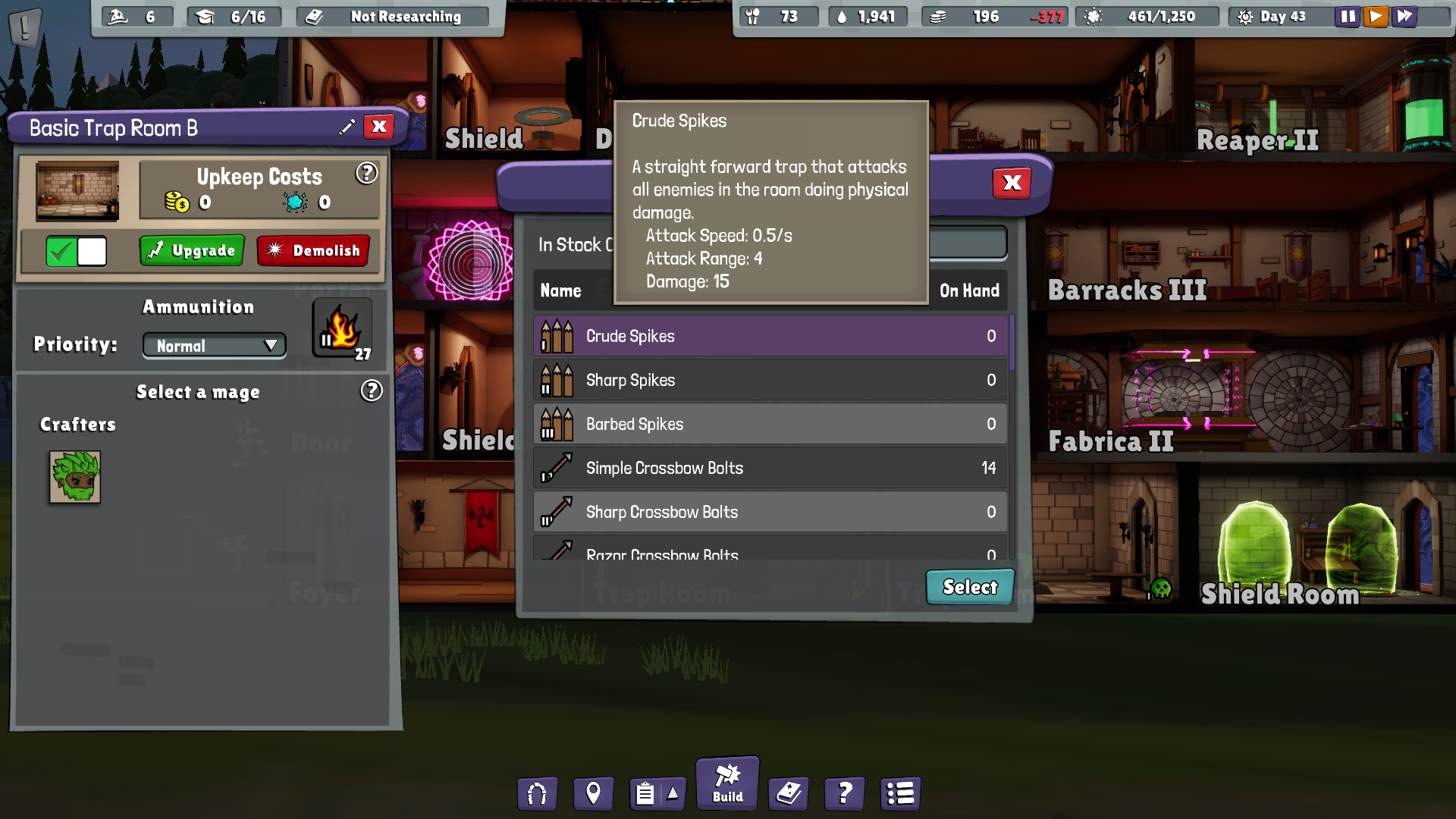The width and height of the screenshot is (1456, 819).
Task: Expand the clipboard triangle indicator
Action: pyautogui.click(x=672, y=793)
